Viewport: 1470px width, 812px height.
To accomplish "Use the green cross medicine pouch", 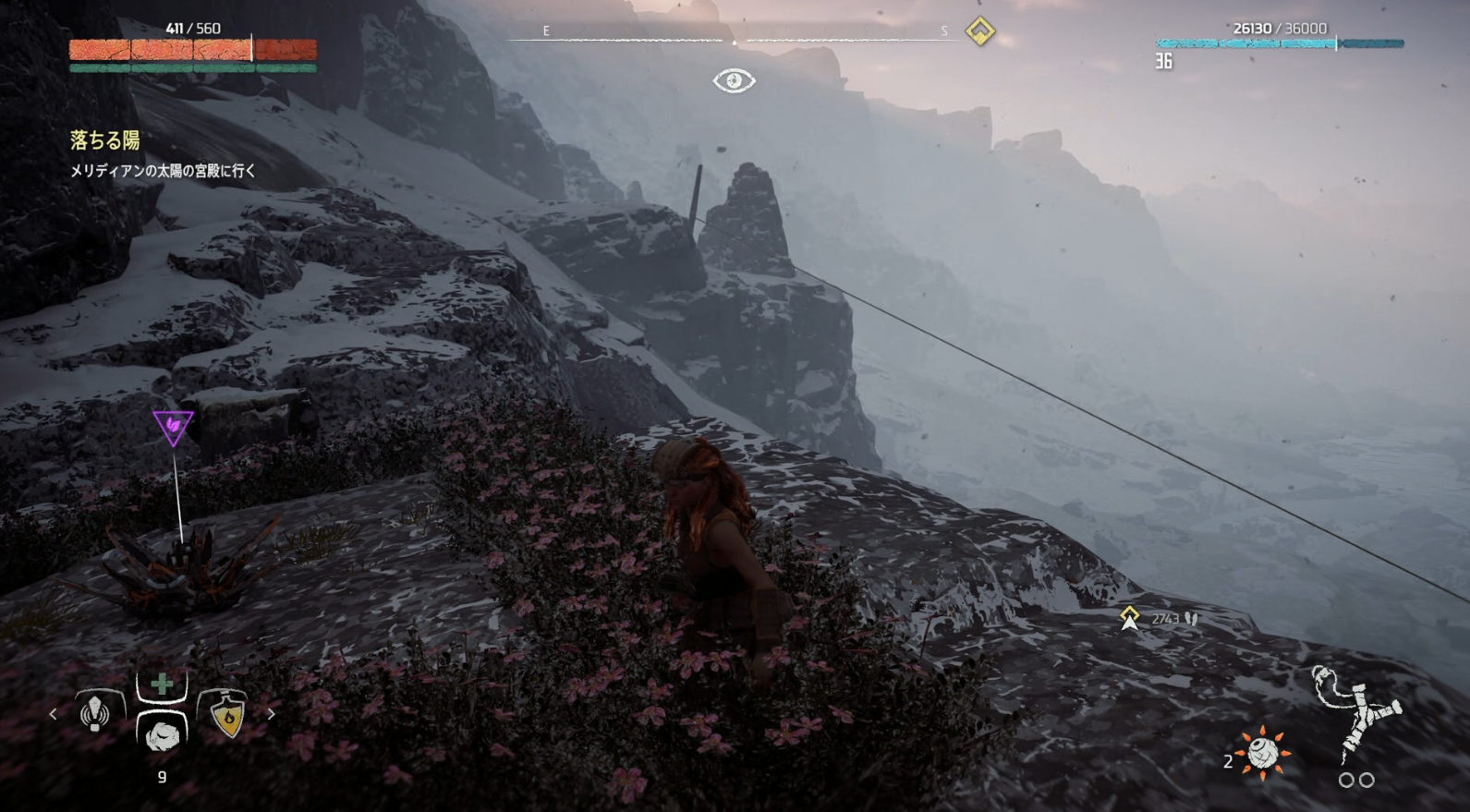I will tap(162, 685).
